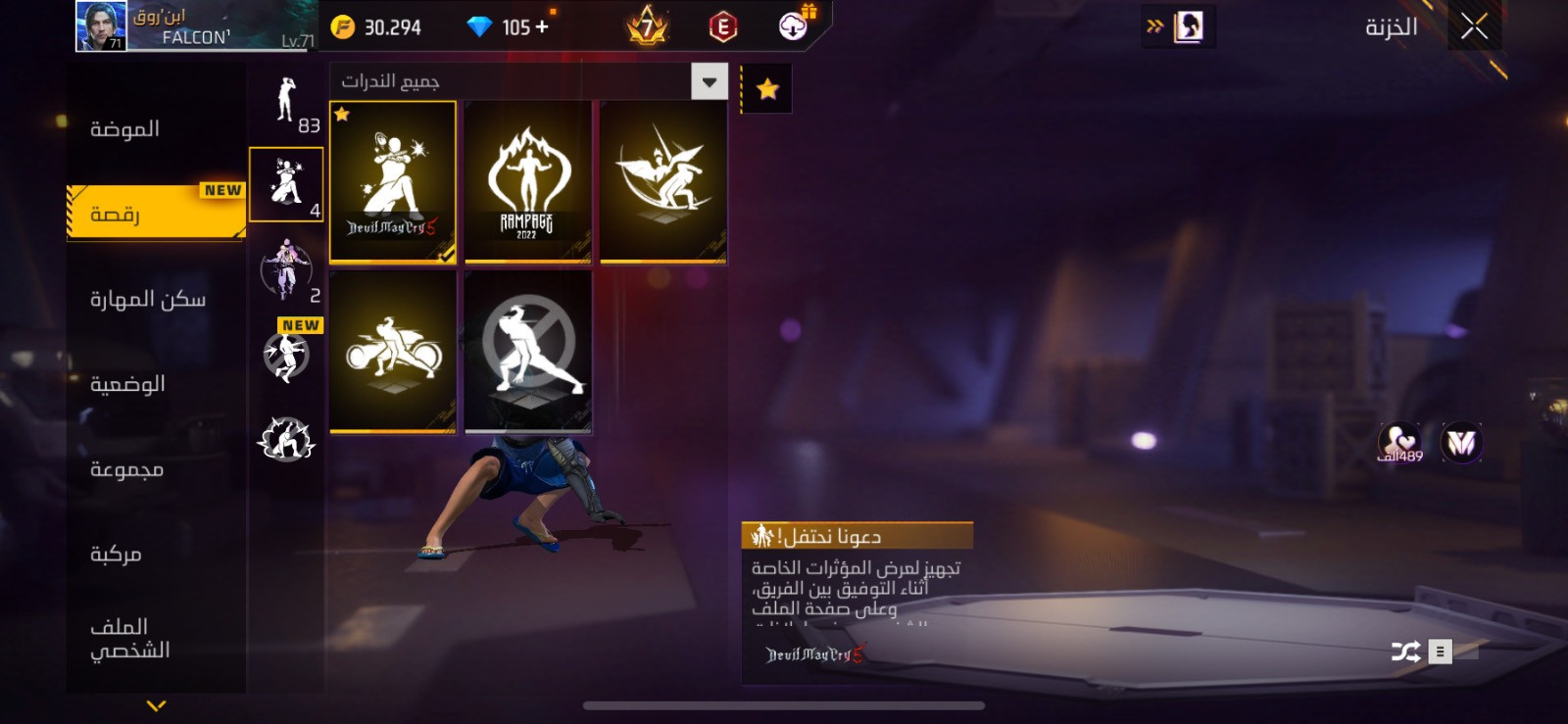The height and width of the screenshot is (724, 1568).
Task: Open the subcategory marked NEW
Action: (x=287, y=355)
